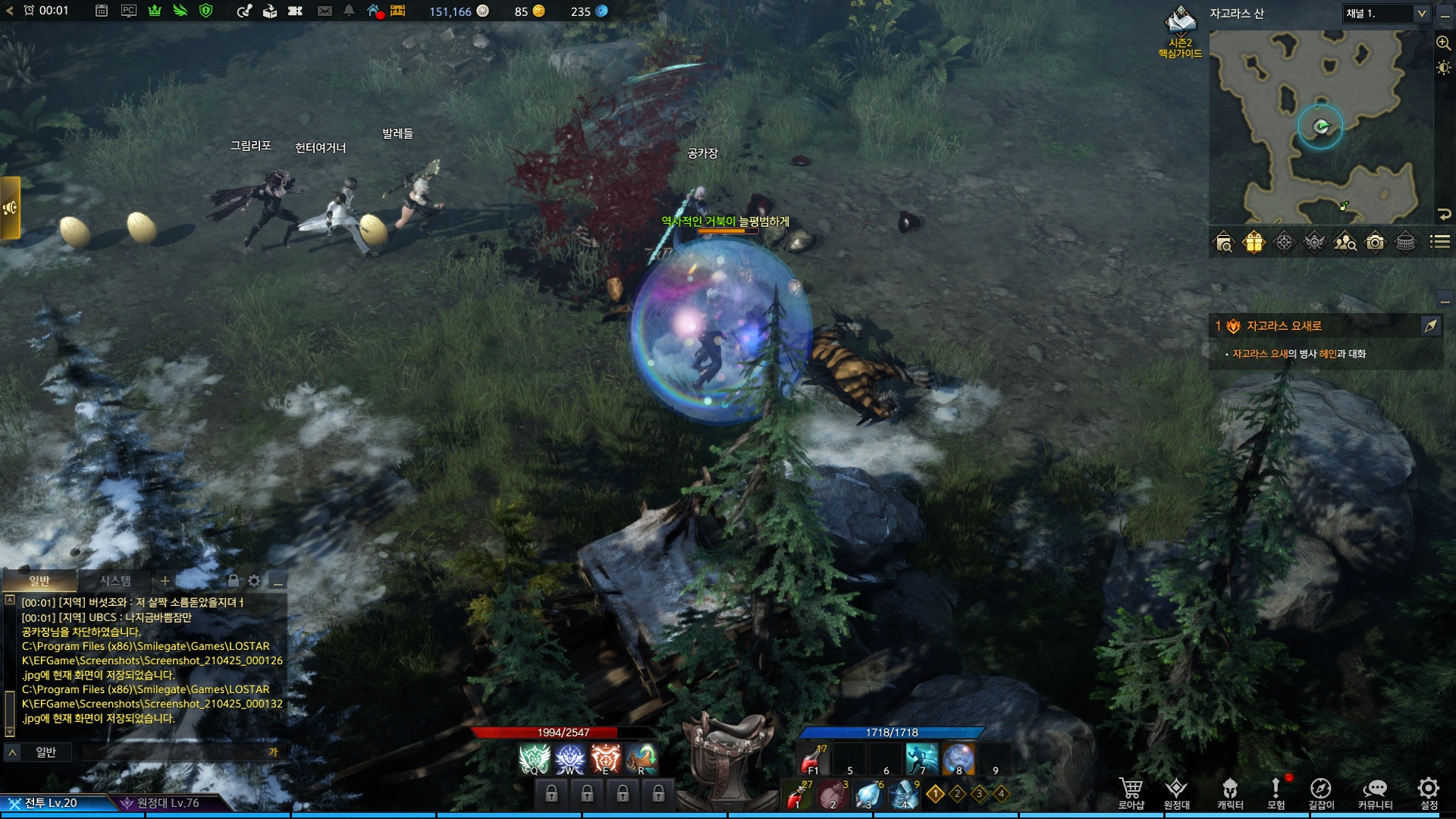Switch to the 시스템 chat tab
Screen dimensions: 1456x819
(115, 581)
